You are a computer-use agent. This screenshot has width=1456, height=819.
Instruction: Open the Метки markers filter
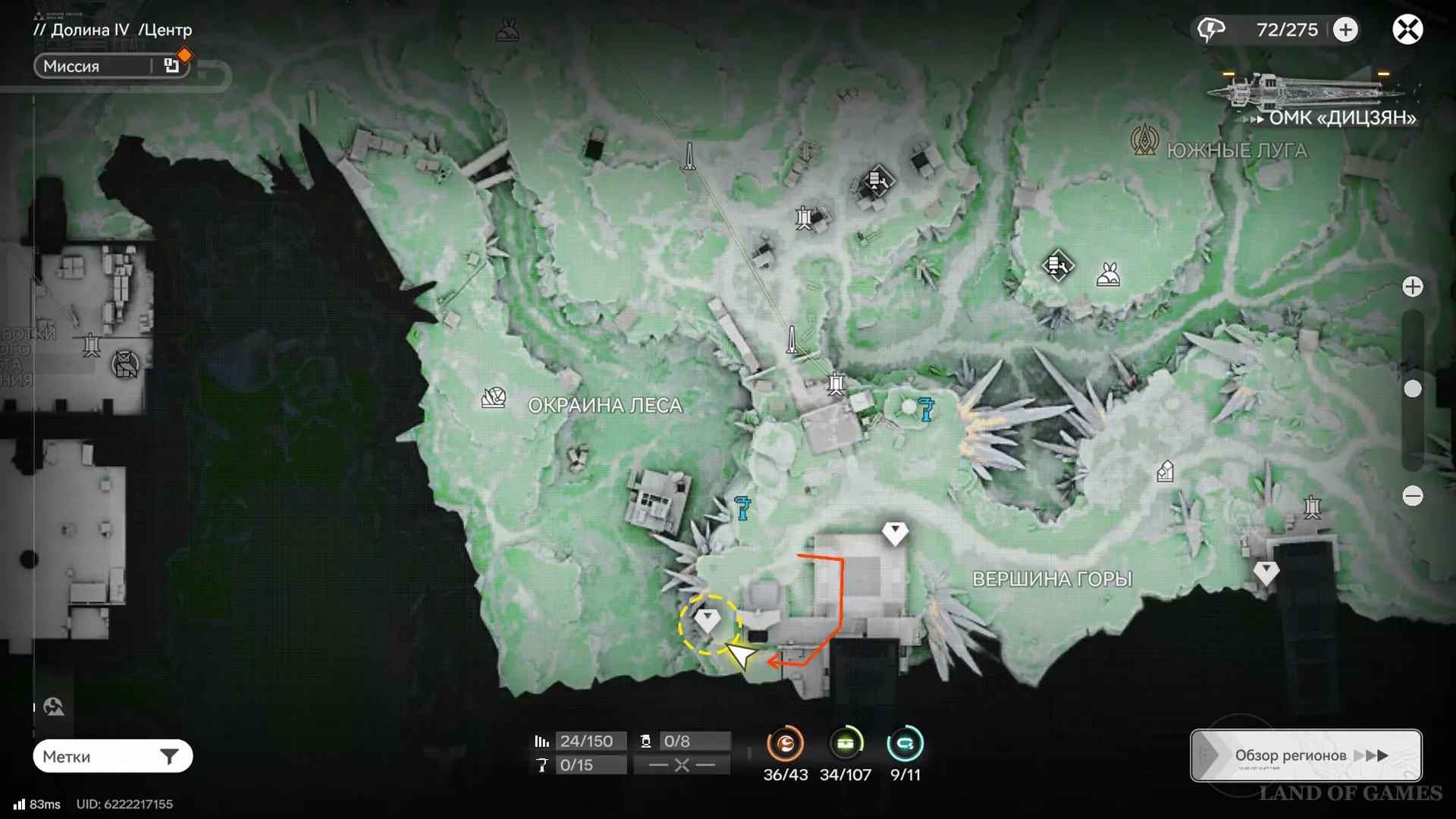click(x=112, y=756)
